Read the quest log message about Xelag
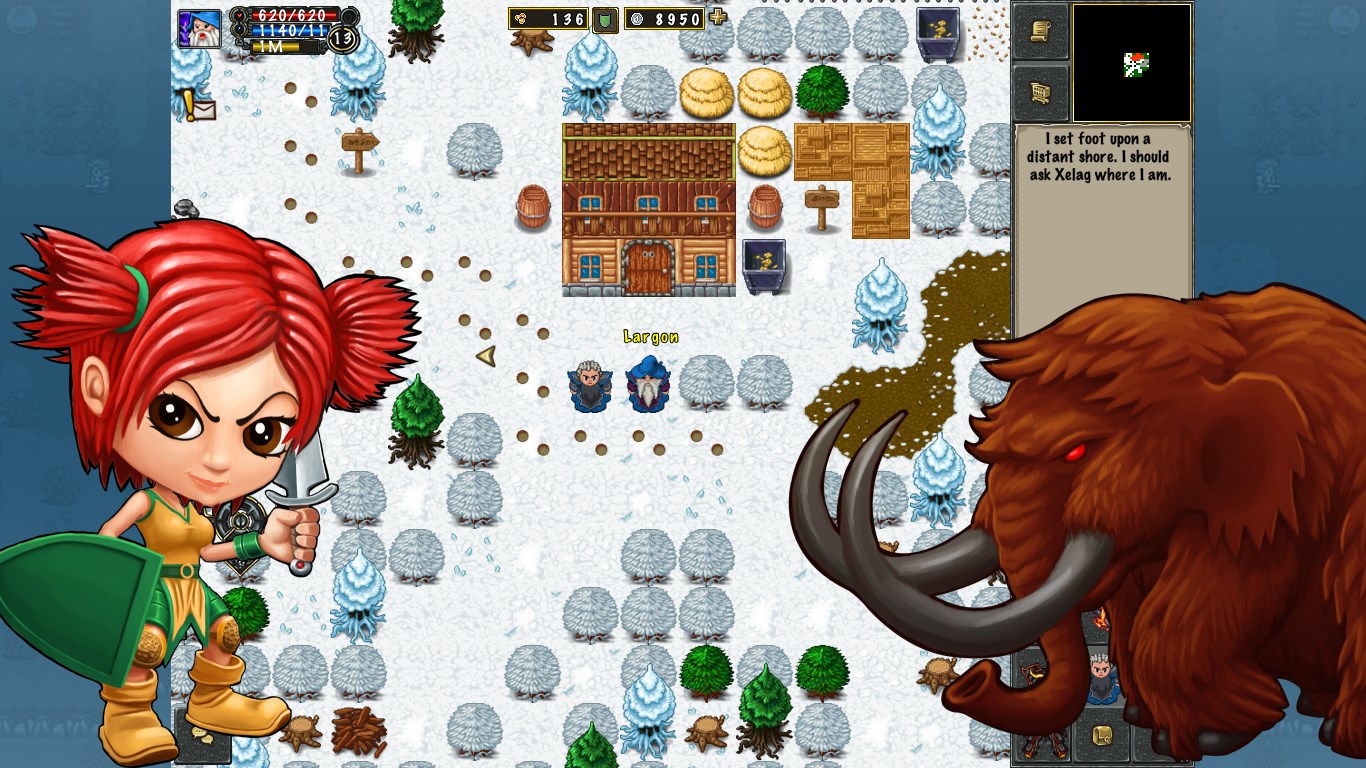This screenshot has width=1366, height=768. tap(1099, 157)
